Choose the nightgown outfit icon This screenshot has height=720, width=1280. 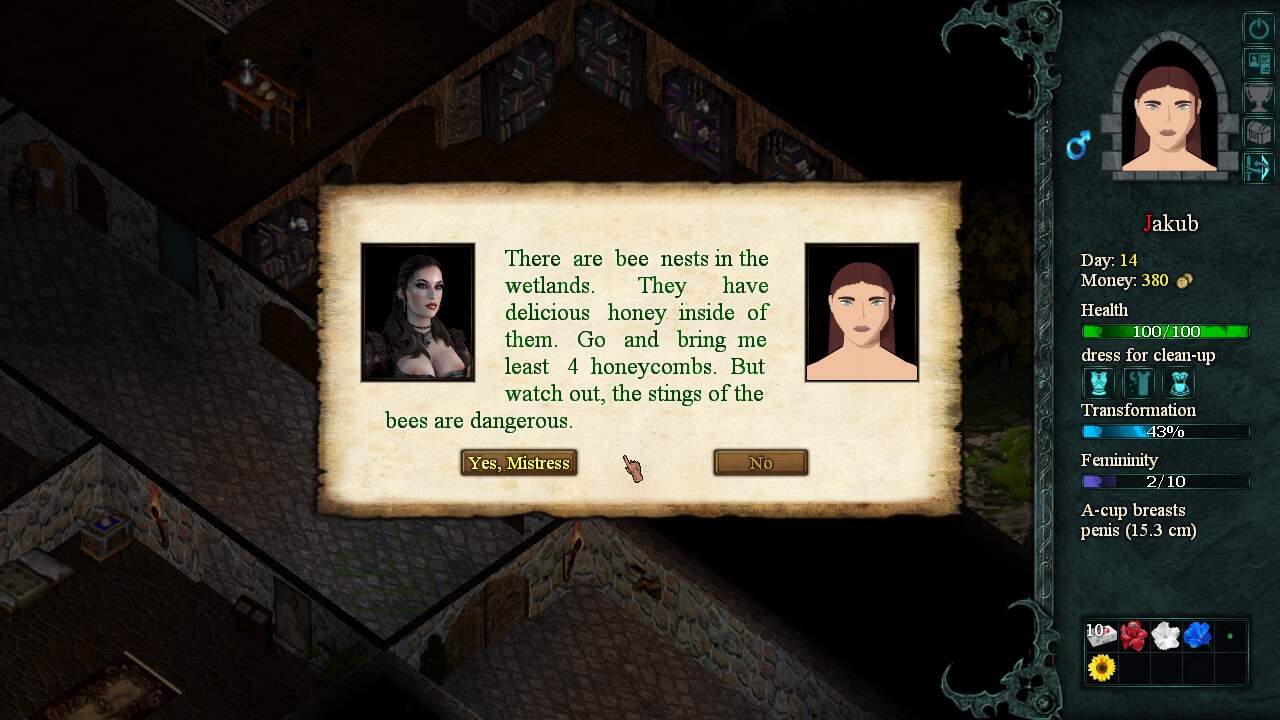click(x=1139, y=383)
